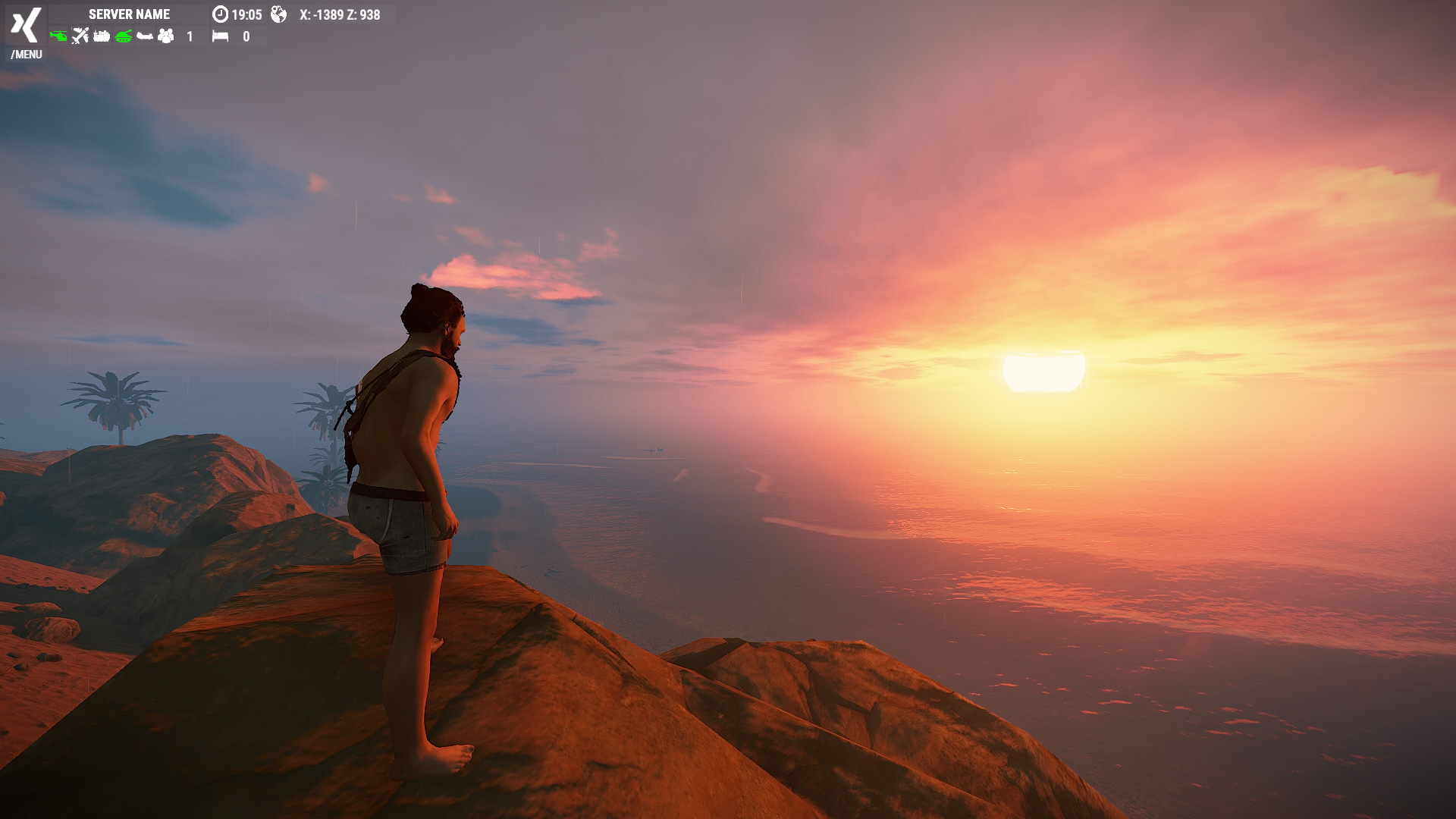Image resolution: width=1456 pixels, height=819 pixels.
Task: Select the cargo ship event icon
Action: (x=102, y=36)
